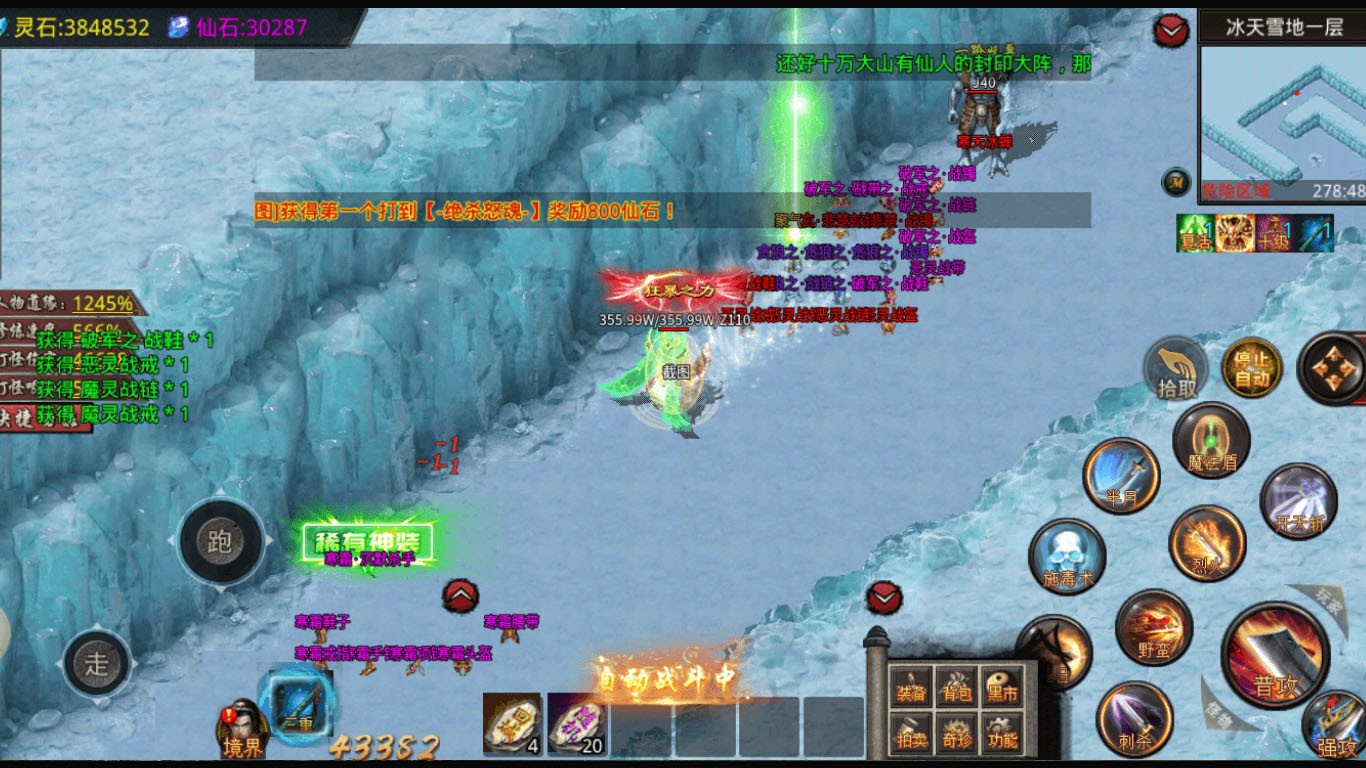Viewport: 1366px width, 768px height.
Task: Open the 功能 functions menu
Action: pyautogui.click(x=1002, y=733)
